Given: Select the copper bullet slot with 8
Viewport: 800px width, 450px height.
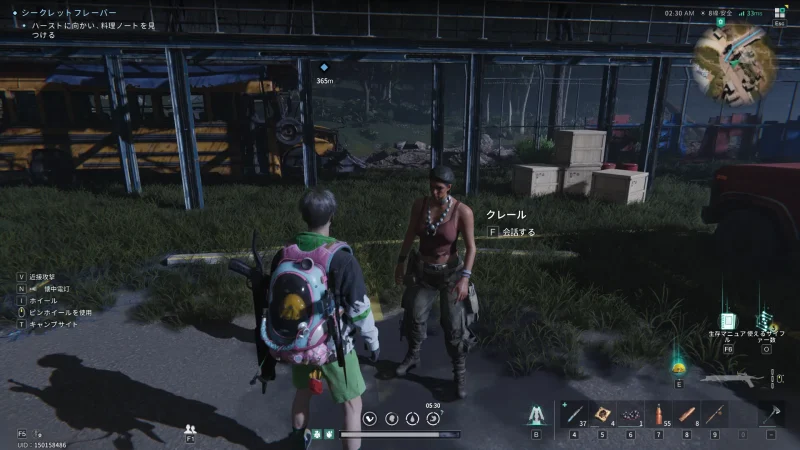Looking at the screenshot, I should point(686,414).
